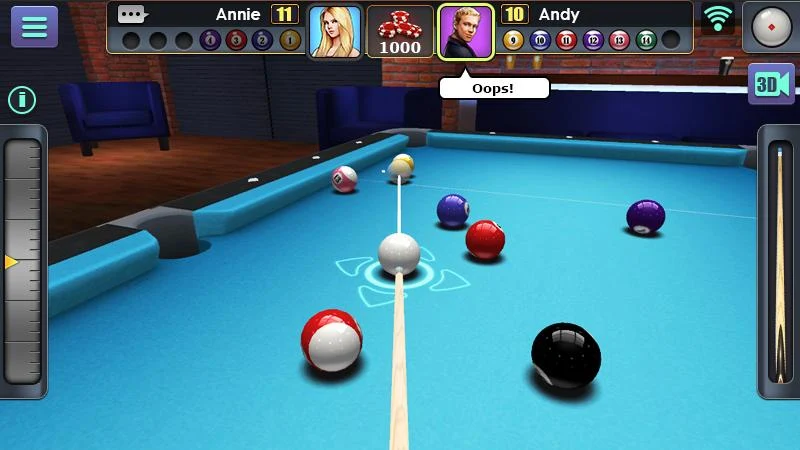Adjust the fine-aim ruler slider
The image size is (800, 450).
[x=22, y=262]
